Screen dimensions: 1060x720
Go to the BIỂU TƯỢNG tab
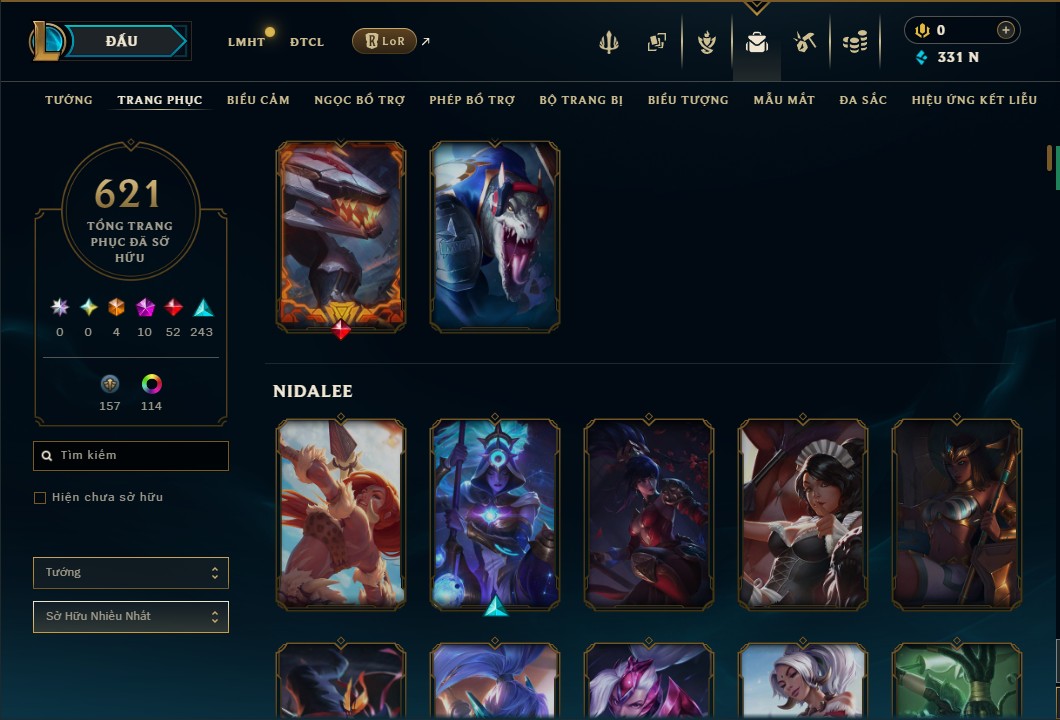click(688, 100)
